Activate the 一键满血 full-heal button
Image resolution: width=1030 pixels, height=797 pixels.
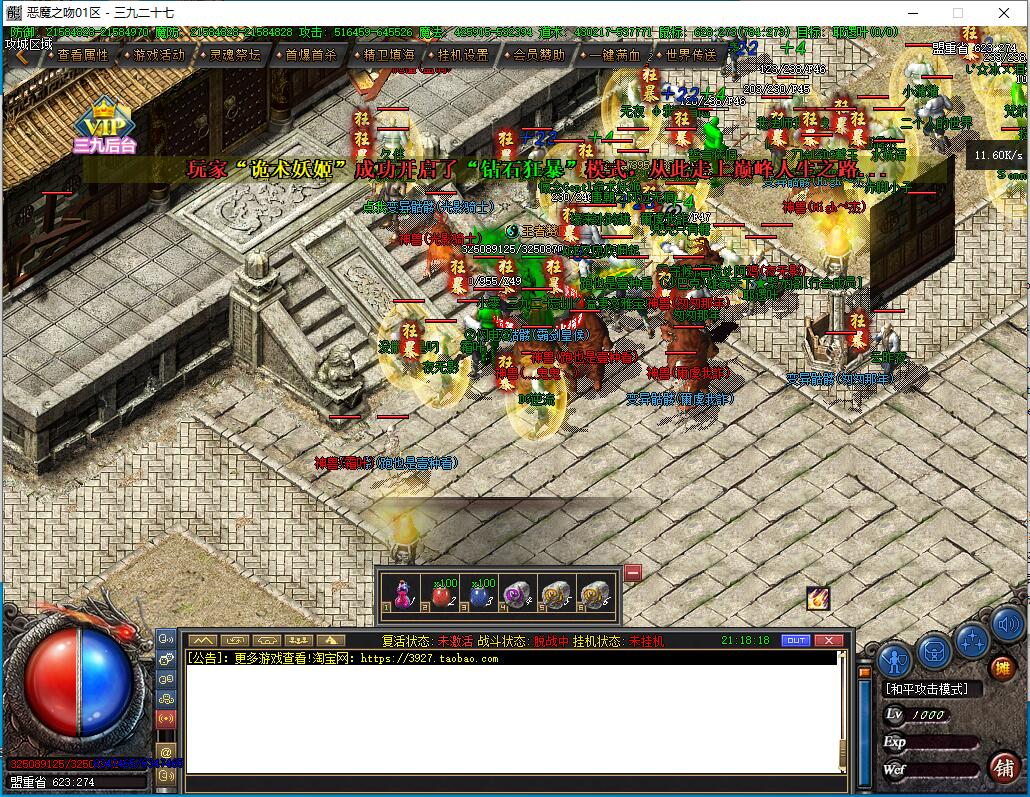[x=614, y=55]
